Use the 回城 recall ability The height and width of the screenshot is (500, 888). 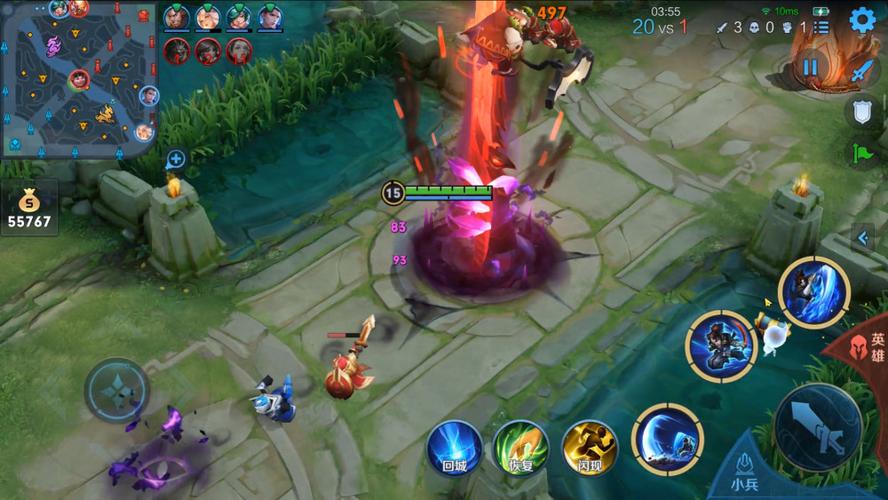[455, 446]
